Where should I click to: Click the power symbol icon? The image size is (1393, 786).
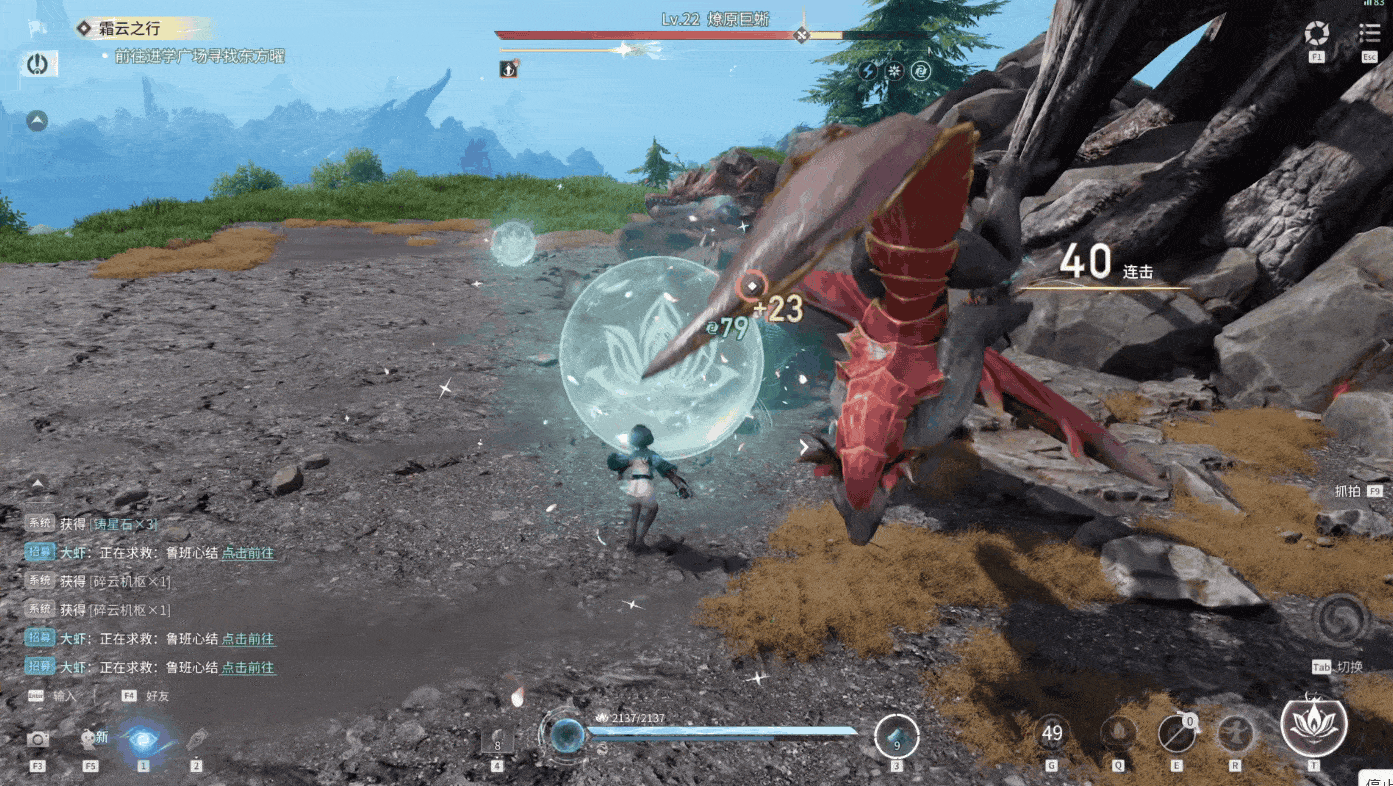[38, 65]
